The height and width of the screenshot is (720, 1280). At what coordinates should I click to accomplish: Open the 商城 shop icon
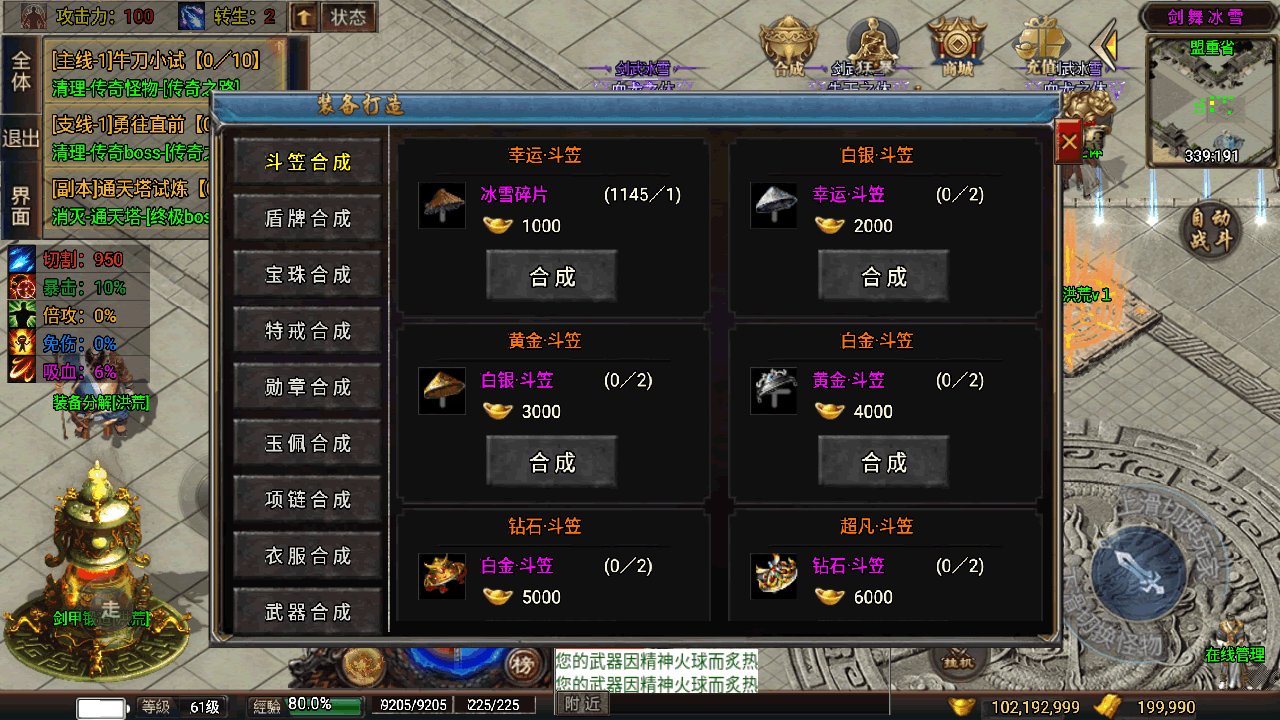click(957, 50)
